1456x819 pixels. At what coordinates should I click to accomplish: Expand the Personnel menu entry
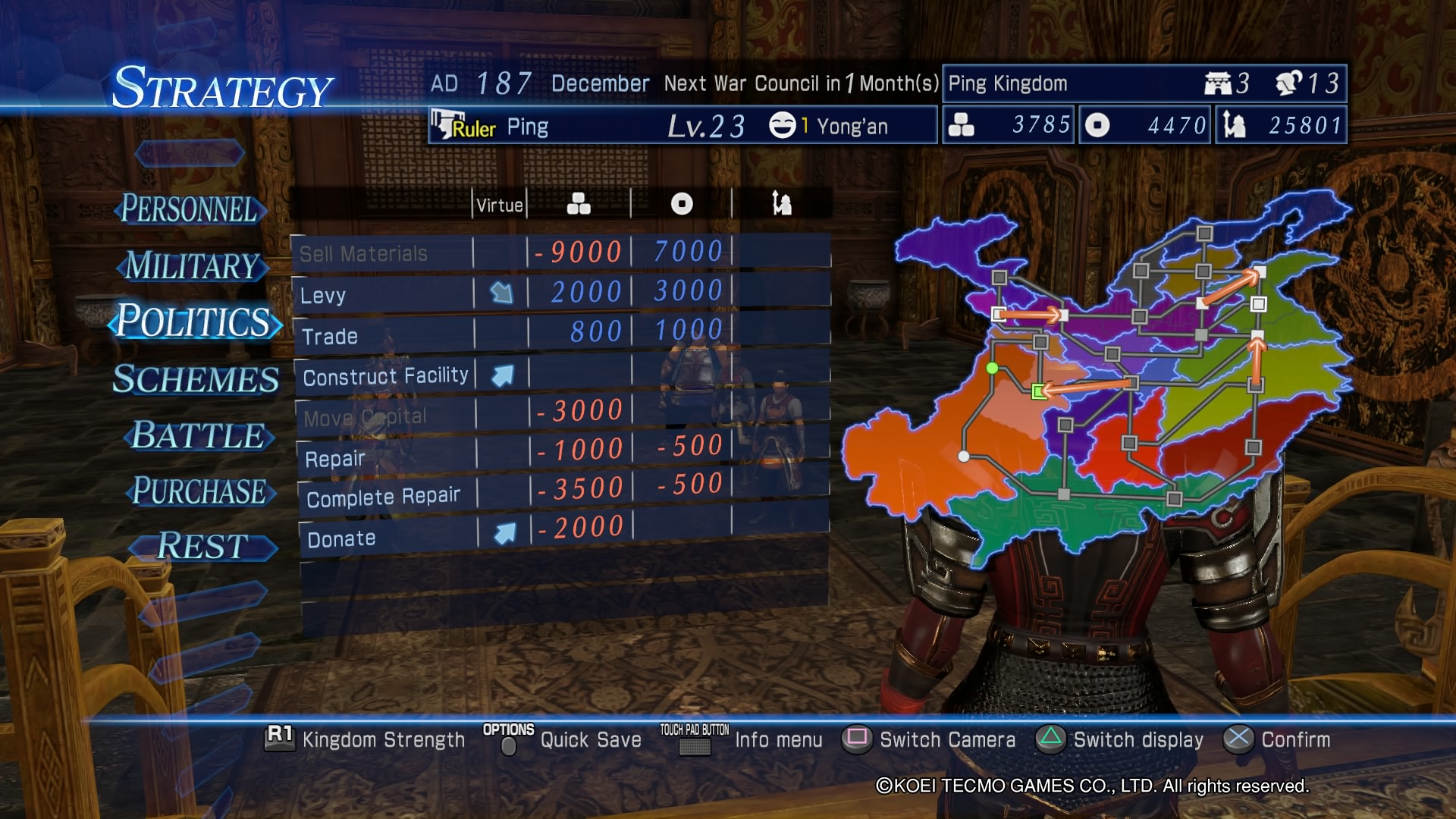point(190,209)
